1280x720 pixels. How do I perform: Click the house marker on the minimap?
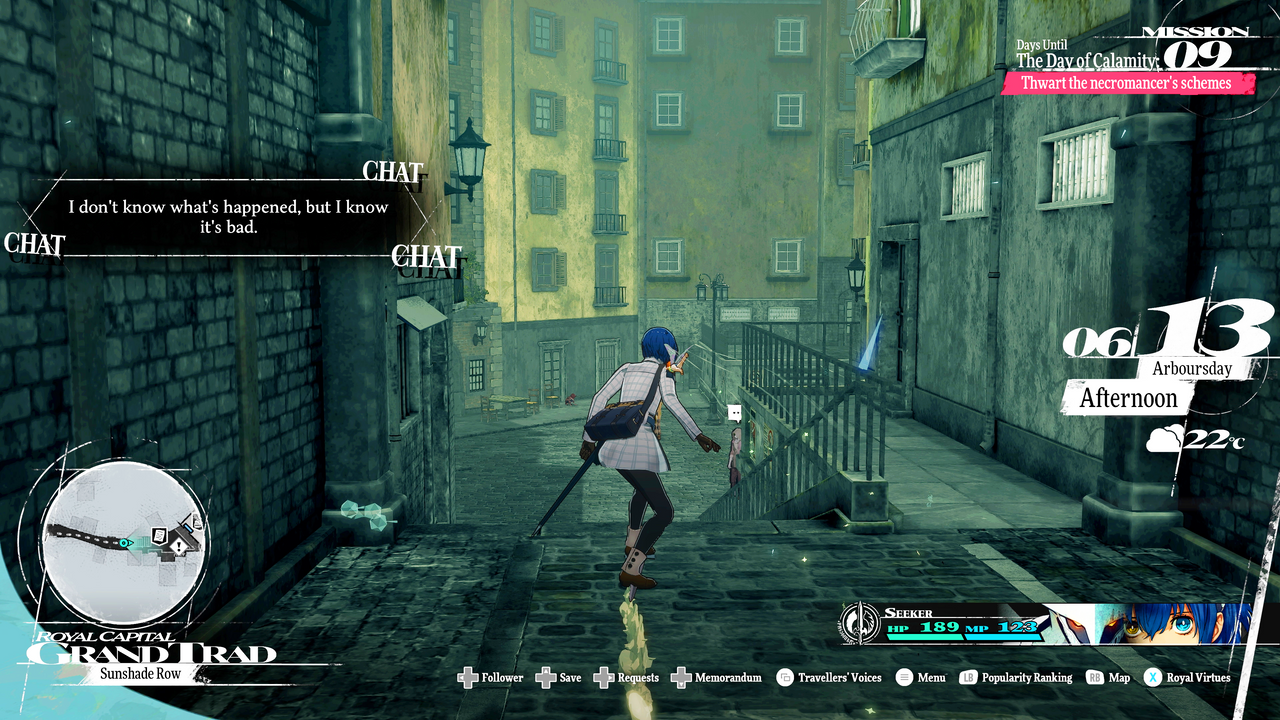pos(158,535)
